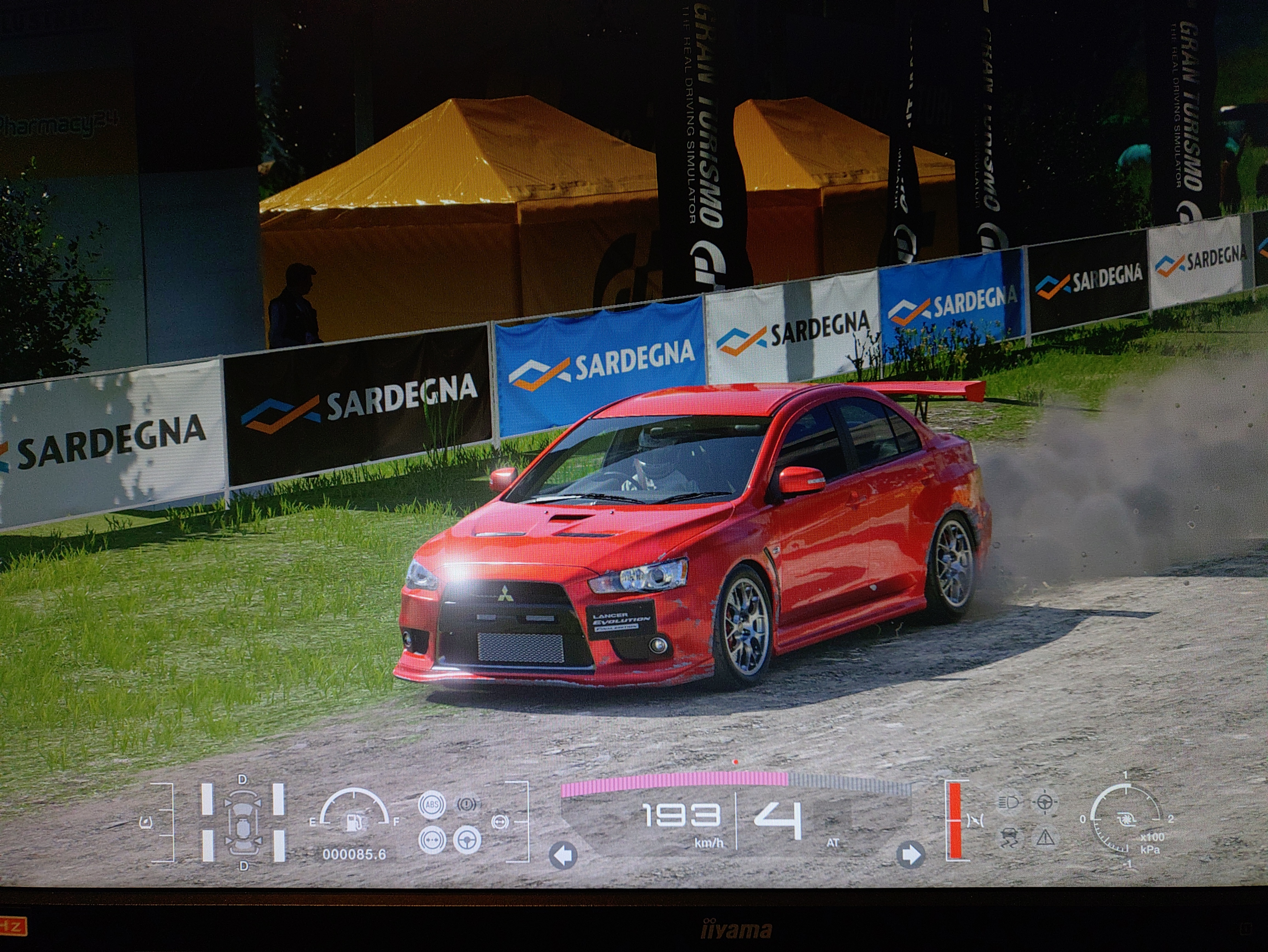Viewport: 1268px width, 952px height.
Task: Toggle the ABS assist icon
Action: click(432, 805)
